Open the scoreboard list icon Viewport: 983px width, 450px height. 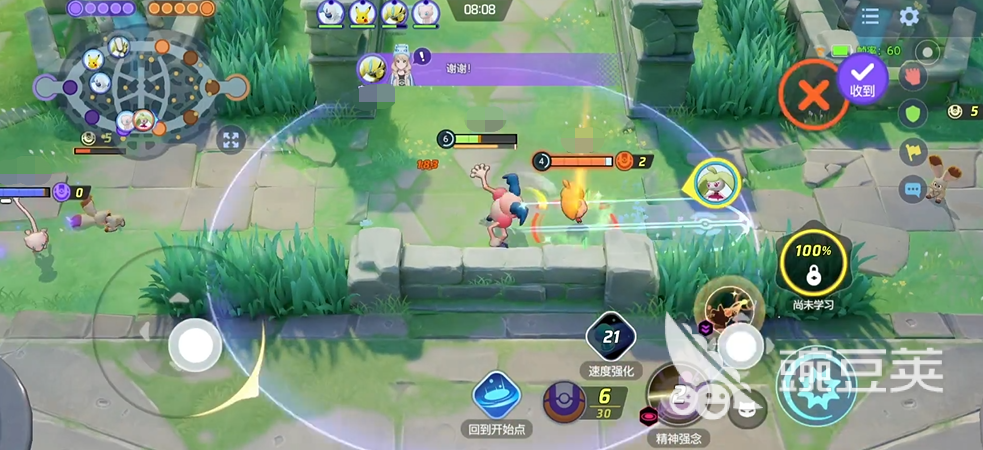pyautogui.click(x=871, y=17)
